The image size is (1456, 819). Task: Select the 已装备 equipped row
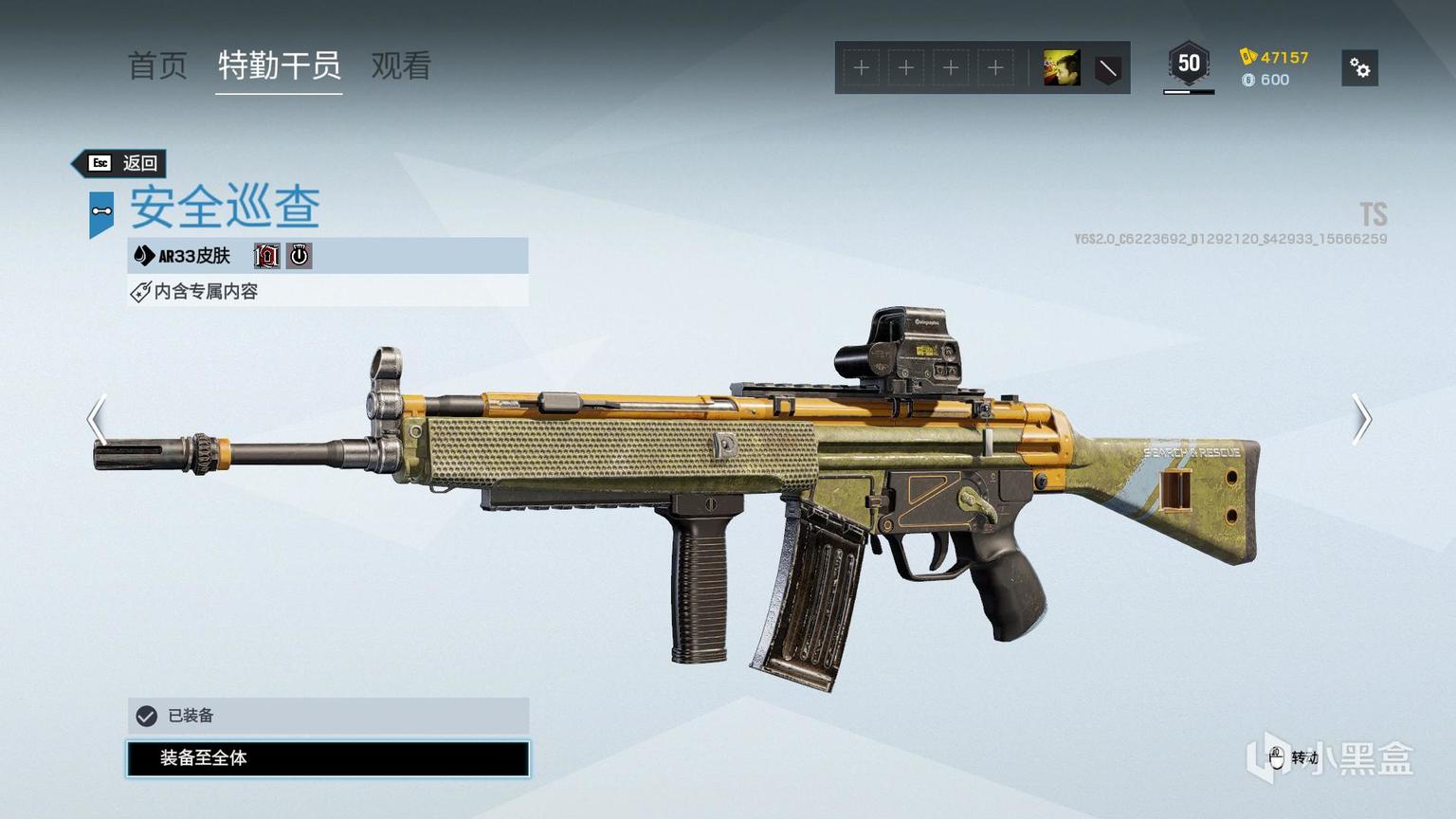tap(328, 716)
